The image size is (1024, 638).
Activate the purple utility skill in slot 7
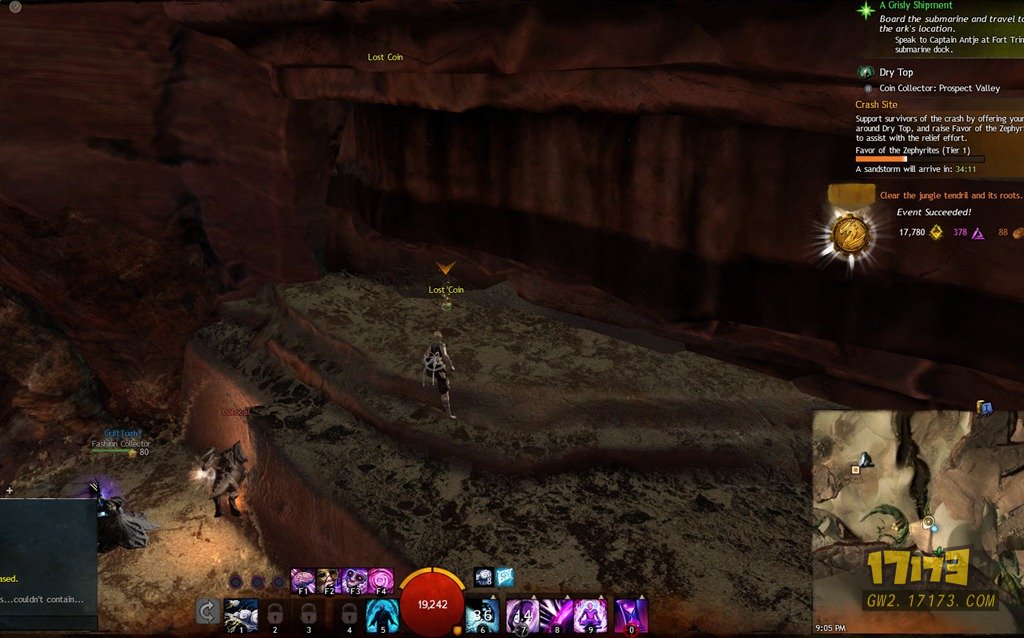[522, 614]
